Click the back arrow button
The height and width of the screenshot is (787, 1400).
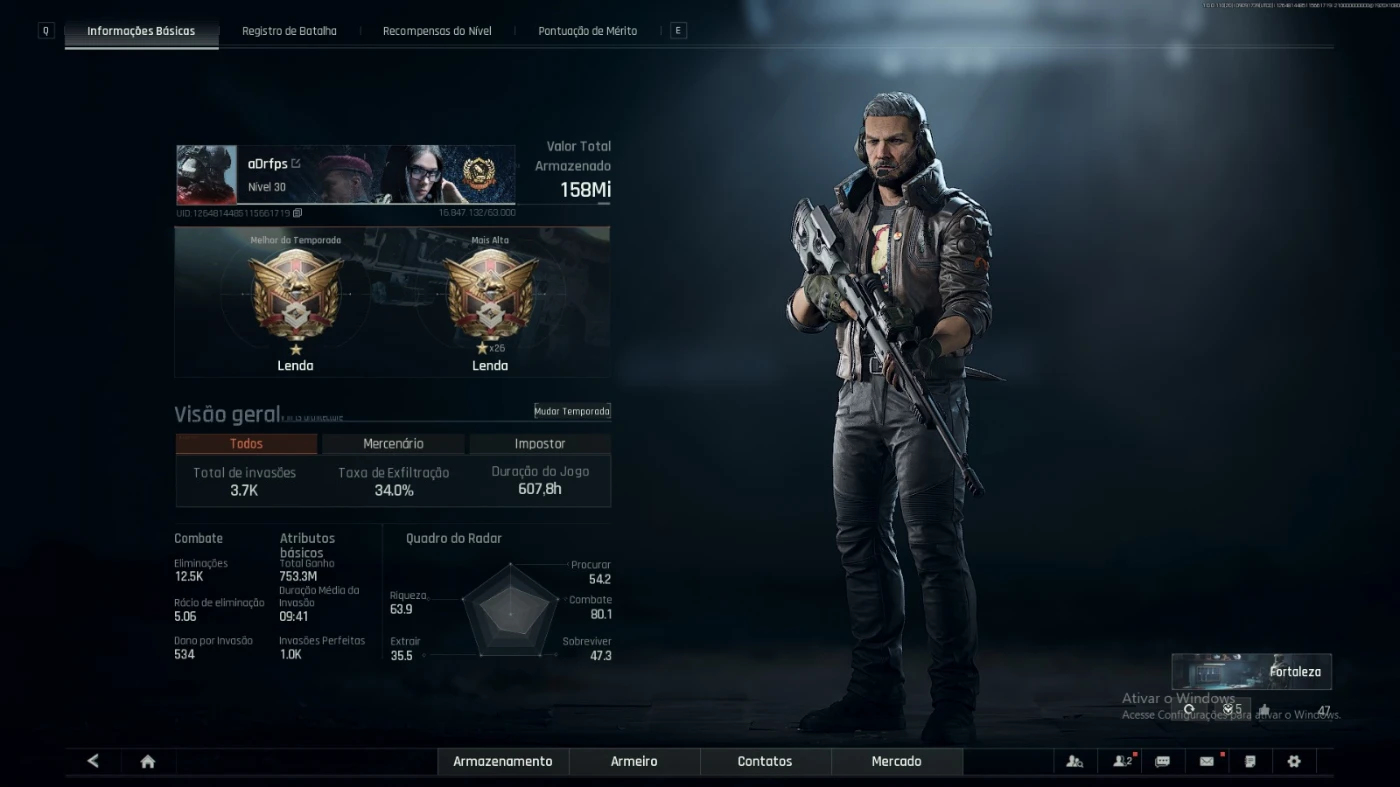tap(93, 761)
